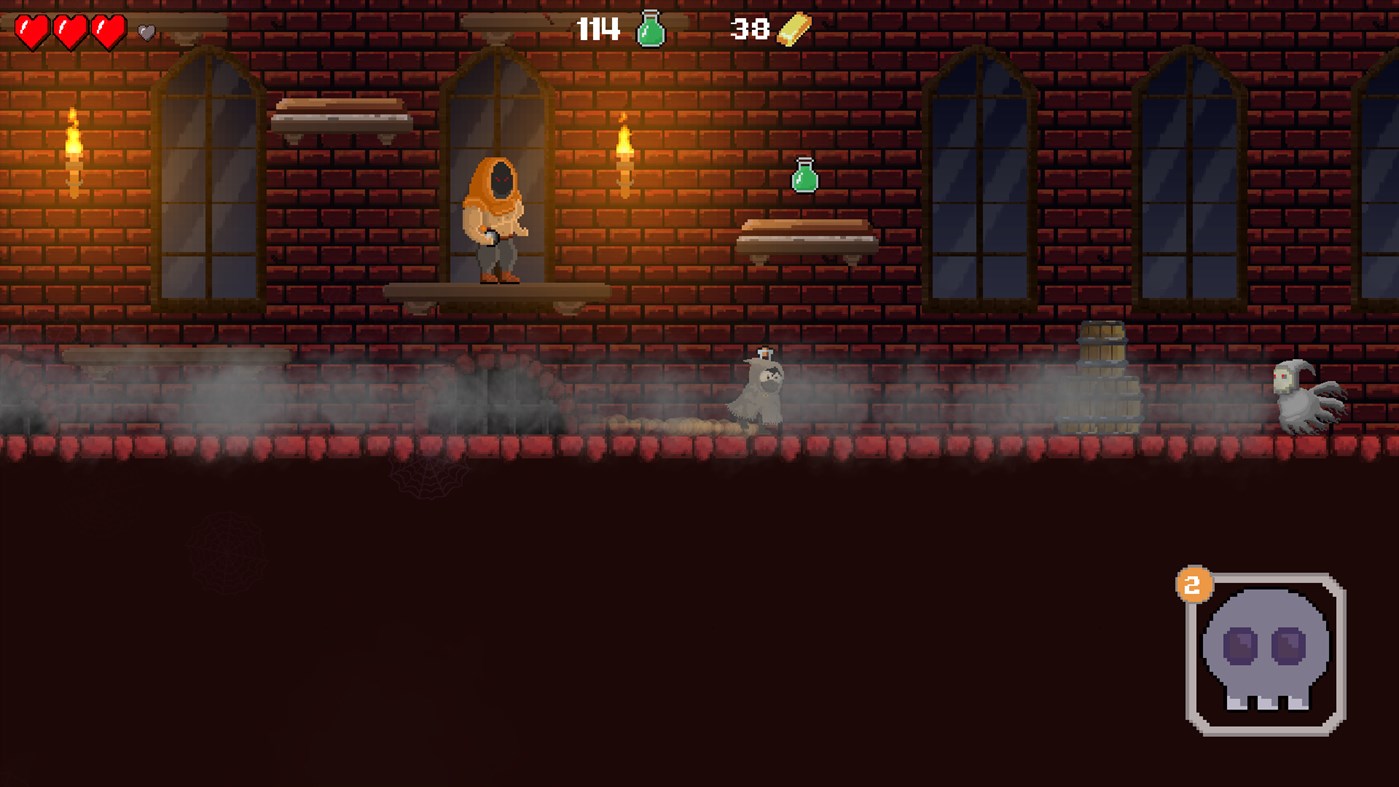Select the grayed-out empty heart icon
The height and width of the screenshot is (787, 1399).
point(144,30)
